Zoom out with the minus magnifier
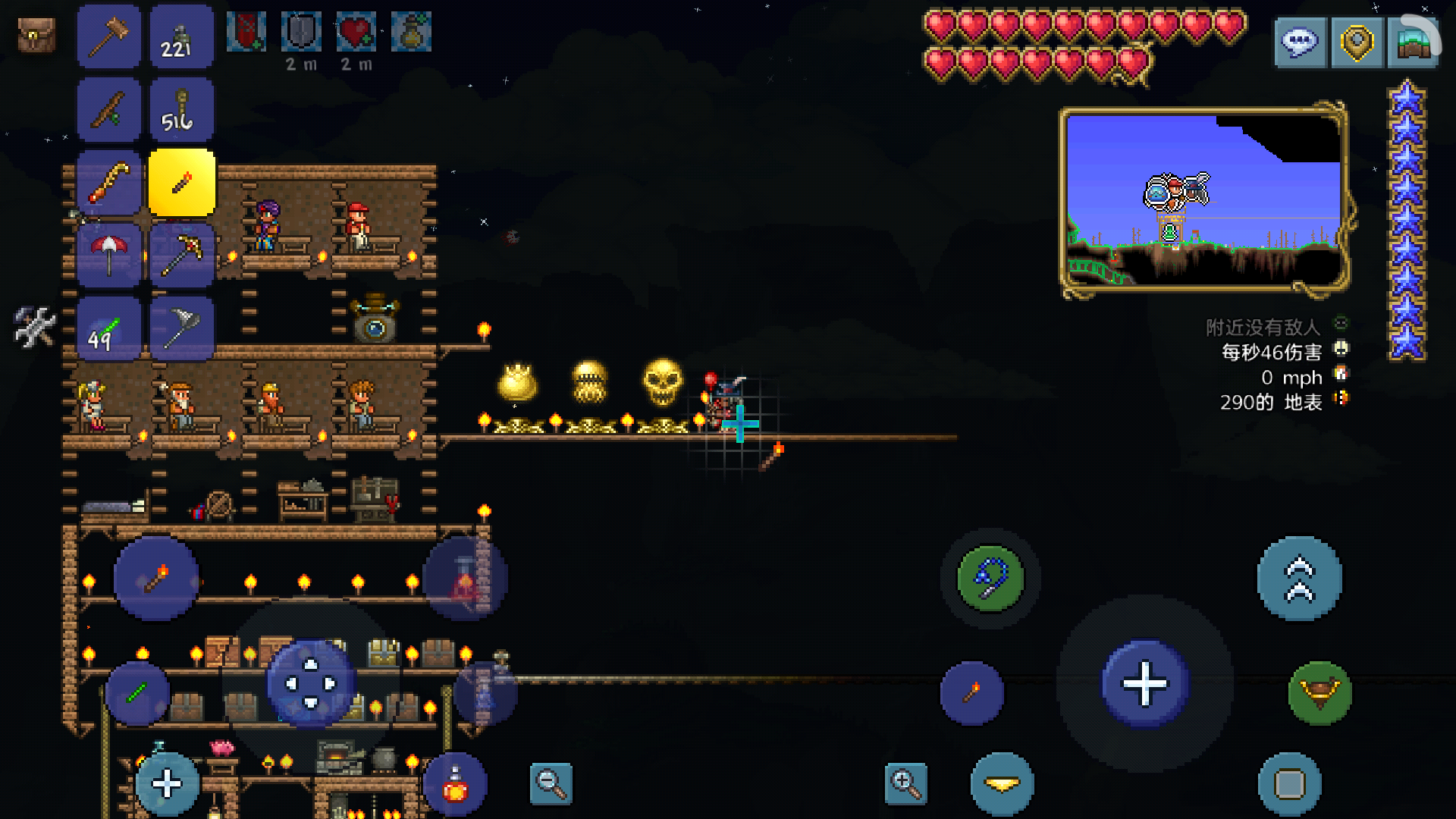Viewport: 1456px width, 819px height. click(x=551, y=783)
